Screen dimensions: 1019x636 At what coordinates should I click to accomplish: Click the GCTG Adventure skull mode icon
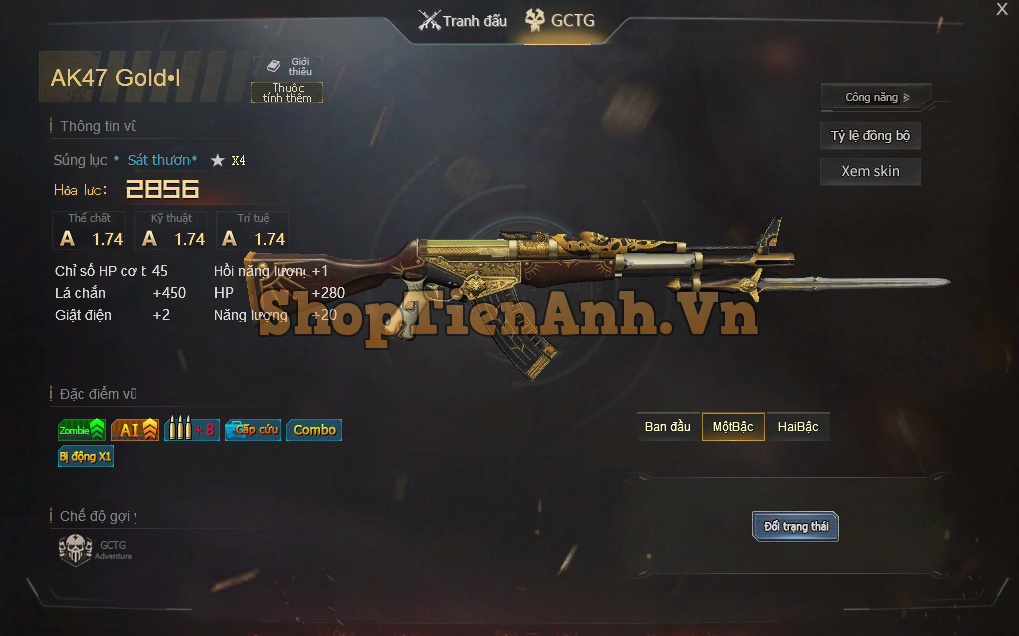[76, 550]
